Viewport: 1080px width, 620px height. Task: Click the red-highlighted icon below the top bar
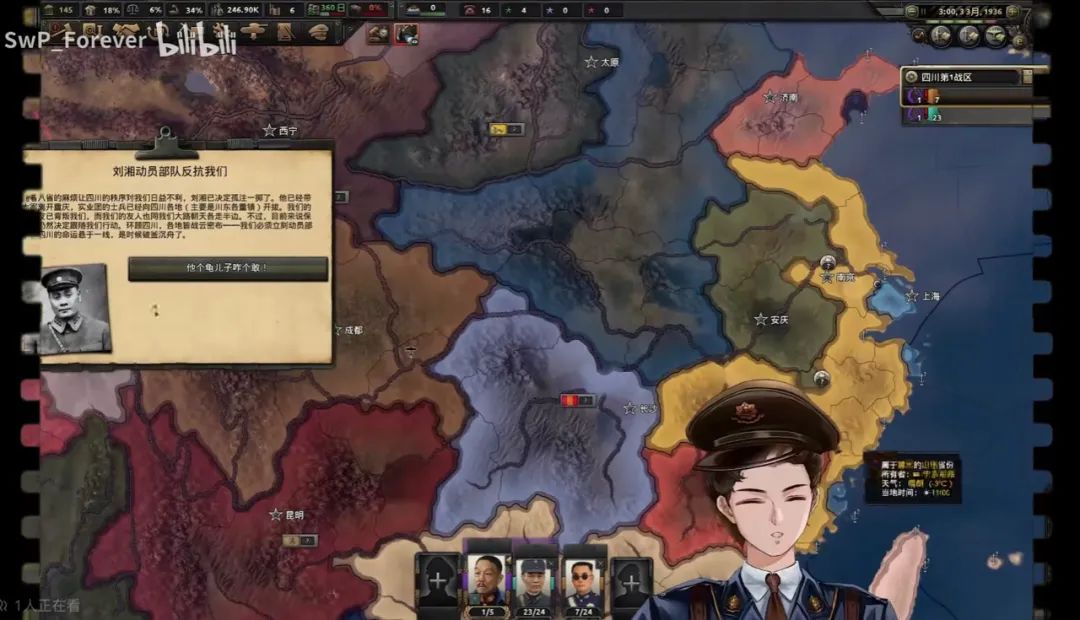407,33
